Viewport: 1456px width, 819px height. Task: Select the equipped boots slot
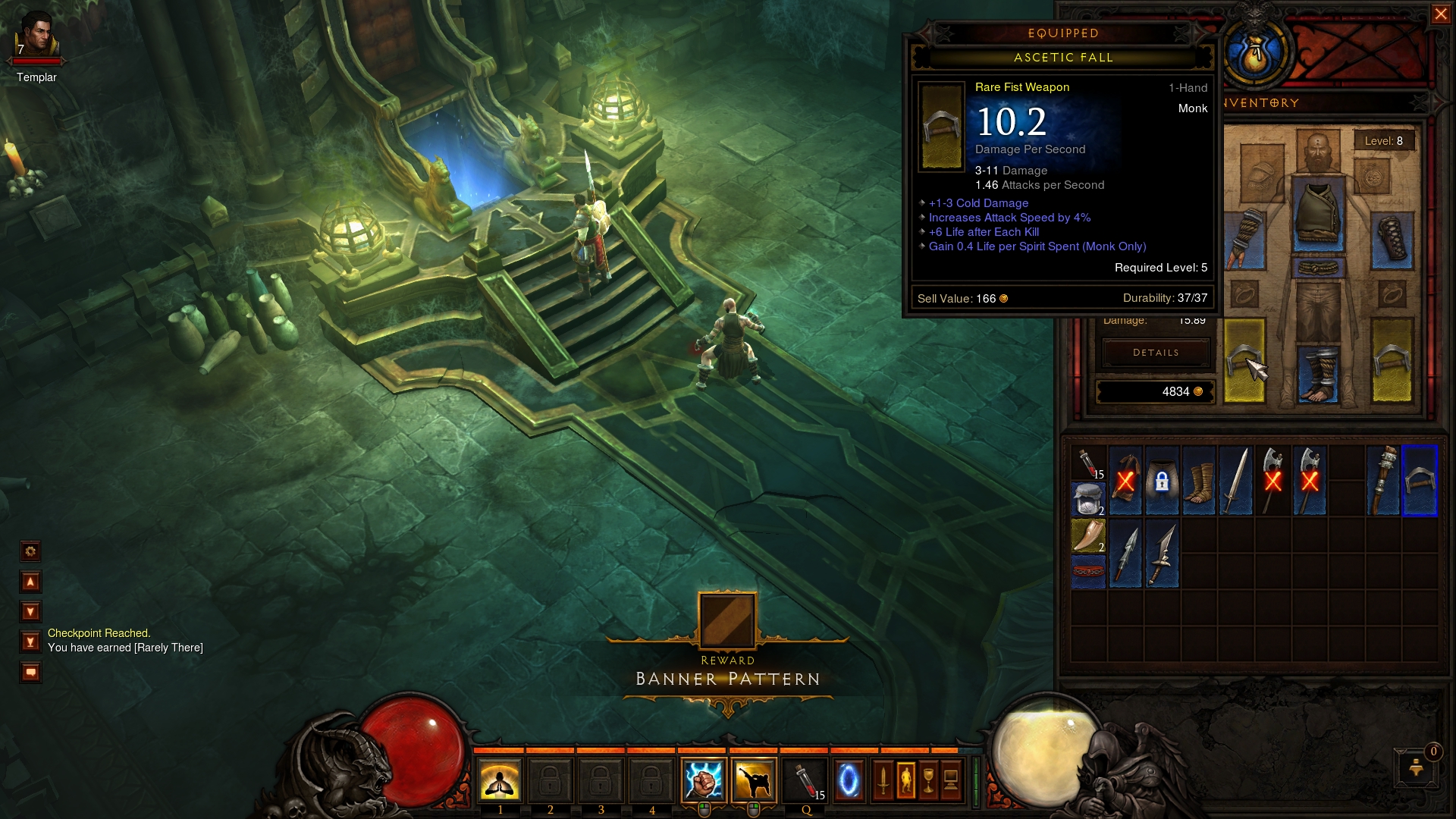point(1318,373)
